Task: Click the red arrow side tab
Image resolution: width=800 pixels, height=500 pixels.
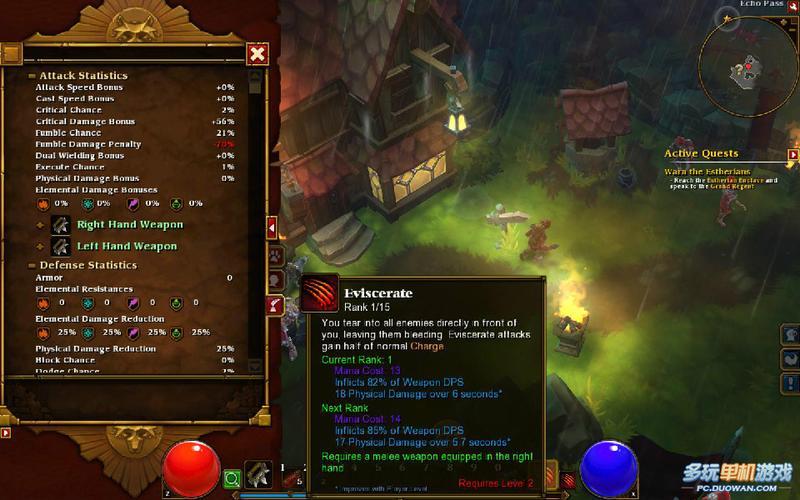Action: (x=271, y=229)
